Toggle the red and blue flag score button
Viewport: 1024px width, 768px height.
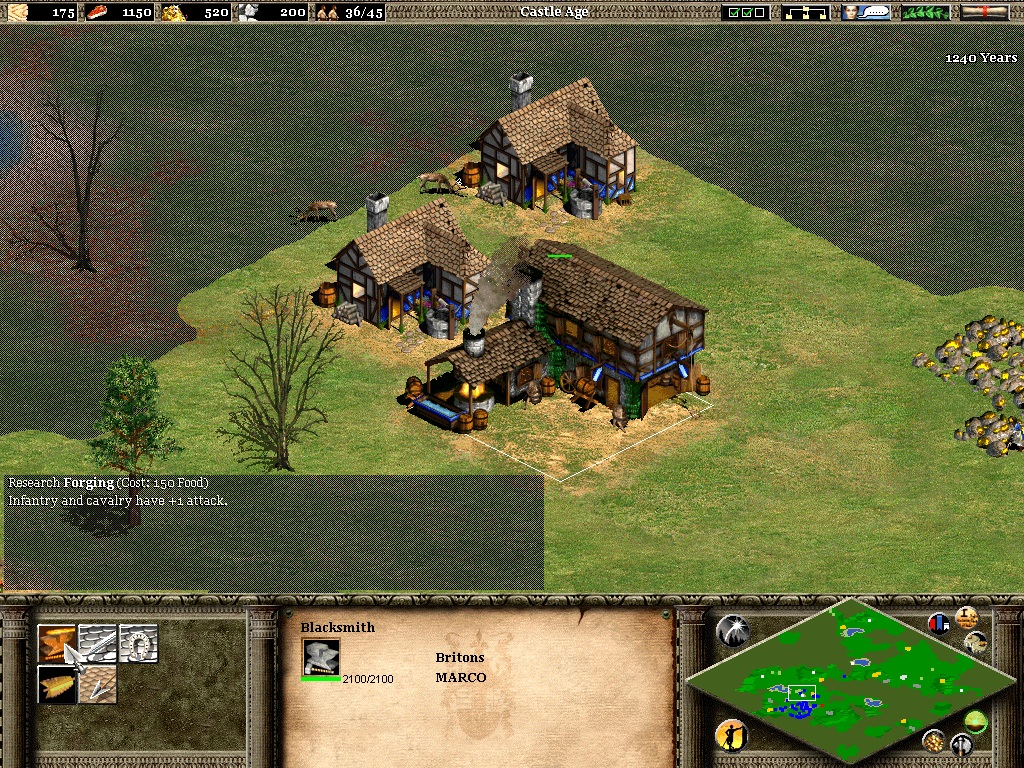tap(939, 623)
